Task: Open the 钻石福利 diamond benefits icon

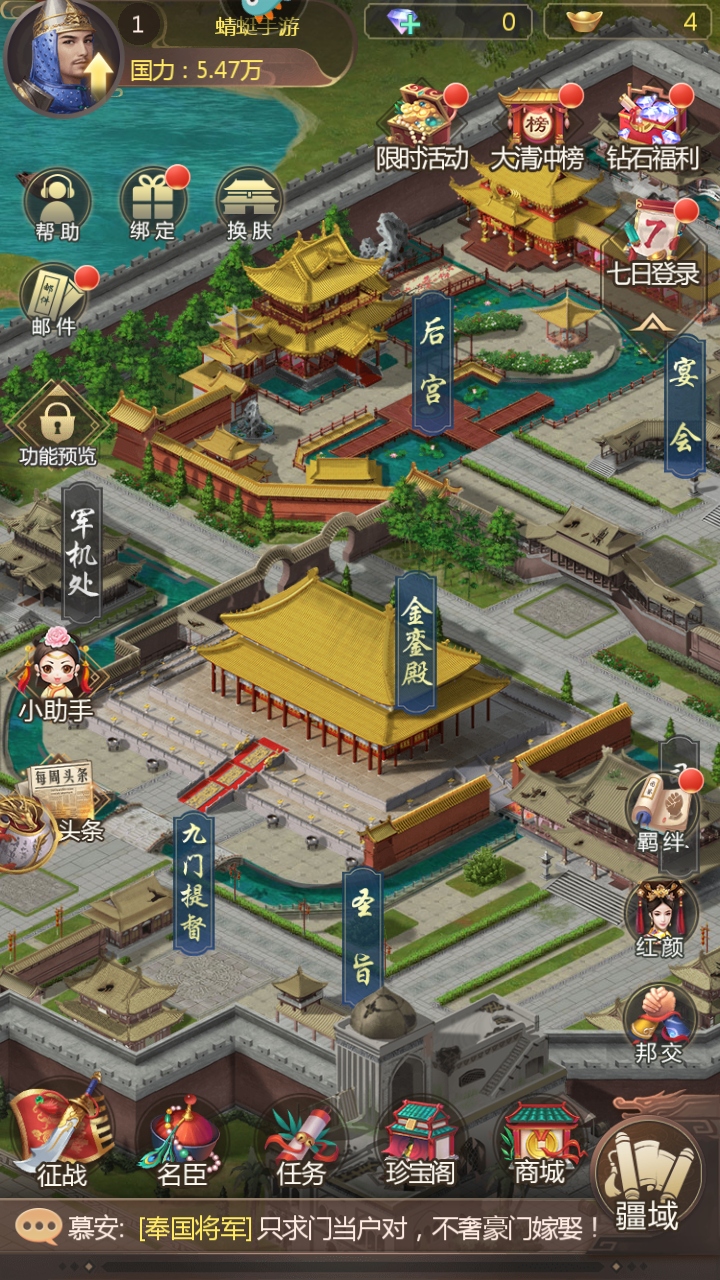Action: (652, 125)
